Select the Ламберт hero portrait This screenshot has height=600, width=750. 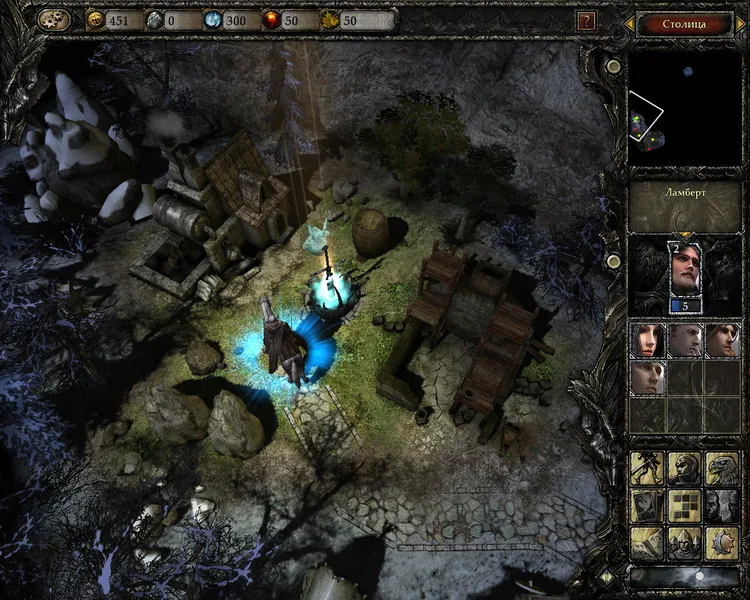pos(686,272)
